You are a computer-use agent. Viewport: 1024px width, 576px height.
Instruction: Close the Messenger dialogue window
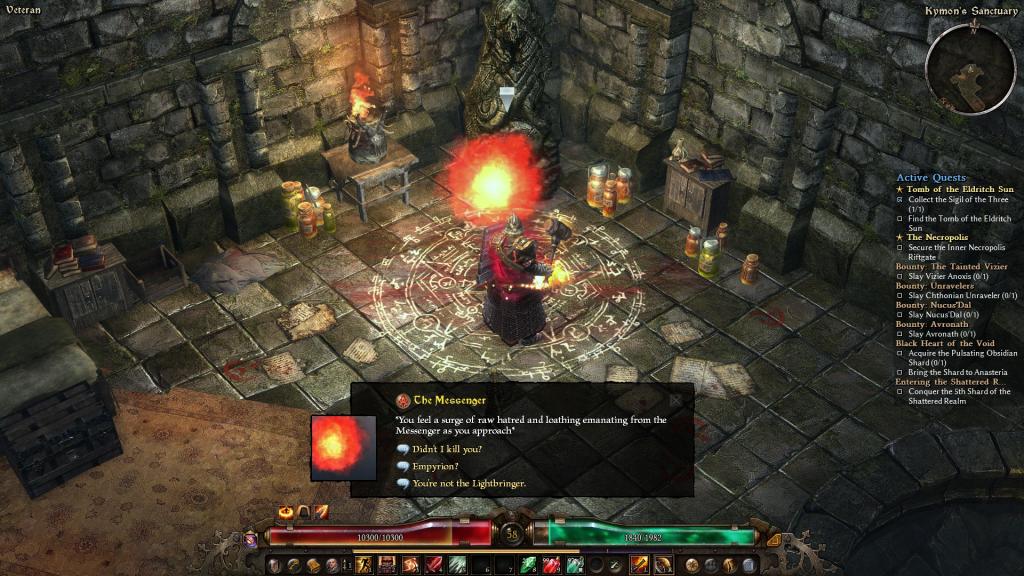coord(676,400)
